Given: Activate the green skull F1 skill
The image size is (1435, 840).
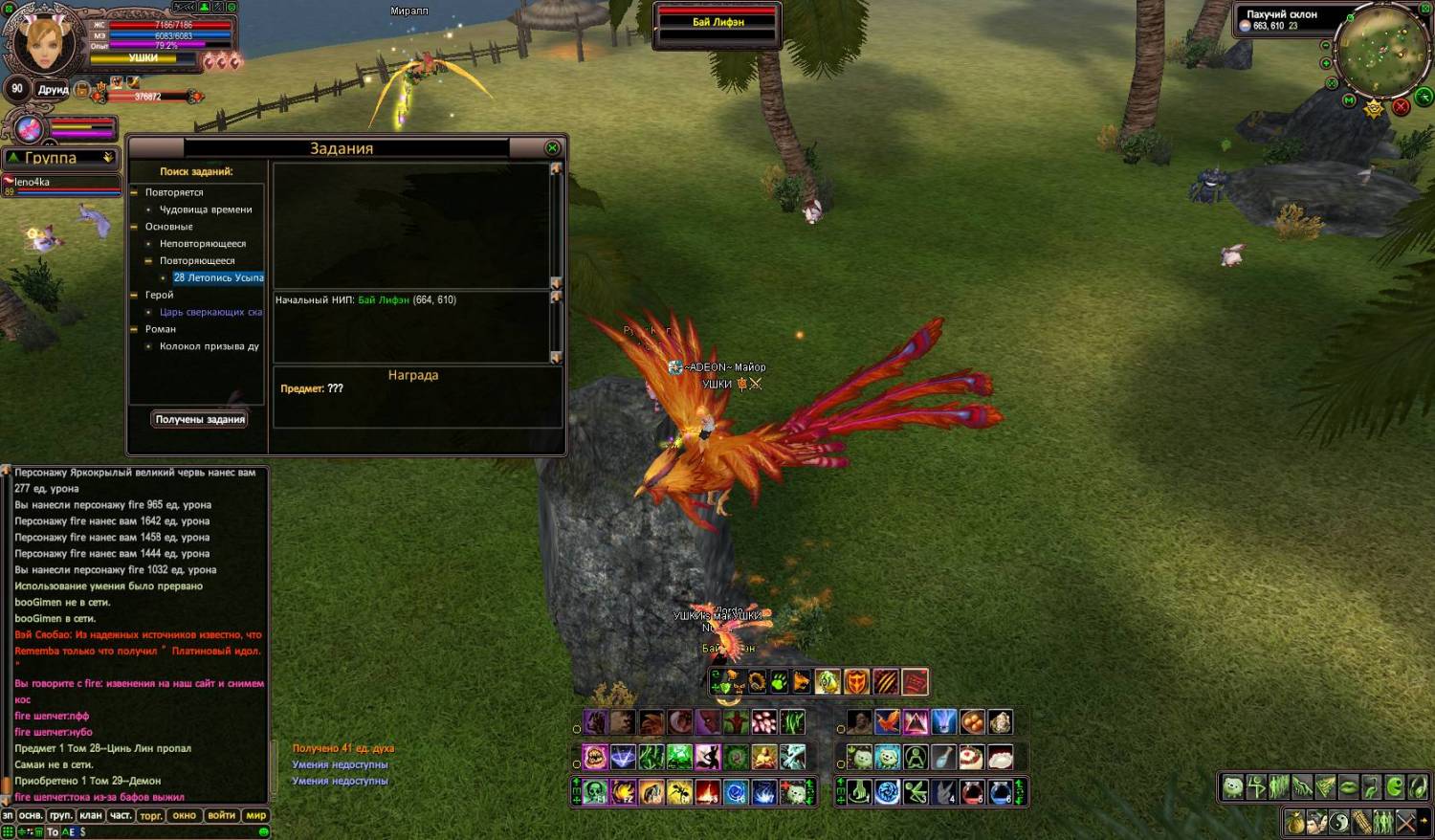Looking at the screenshot, I should [595, 792].
